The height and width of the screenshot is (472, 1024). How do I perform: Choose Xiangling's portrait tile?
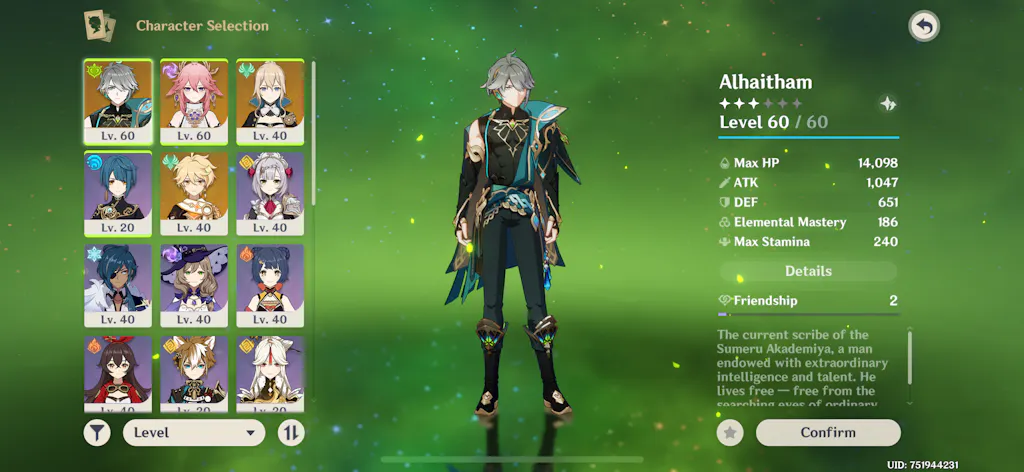coord(270,285)
